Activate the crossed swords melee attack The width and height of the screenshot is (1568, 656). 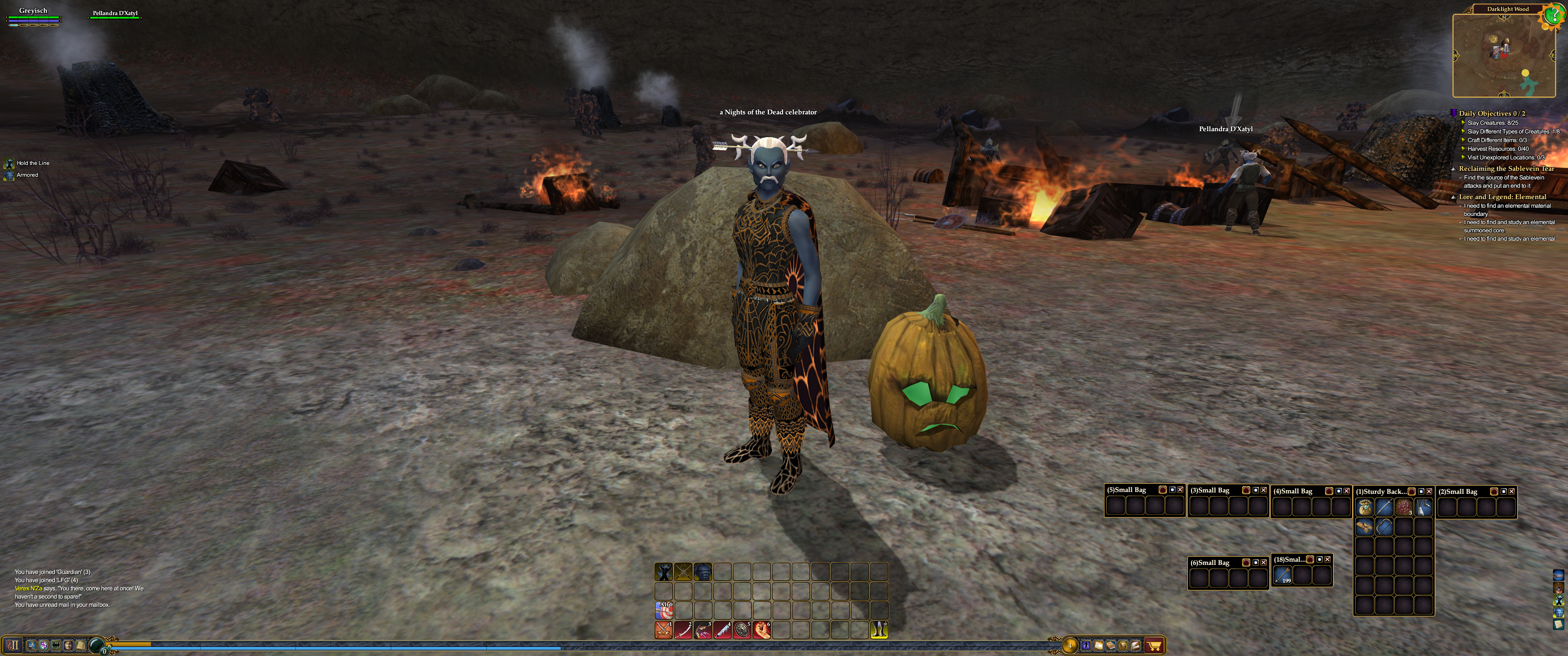click(663, 630)
